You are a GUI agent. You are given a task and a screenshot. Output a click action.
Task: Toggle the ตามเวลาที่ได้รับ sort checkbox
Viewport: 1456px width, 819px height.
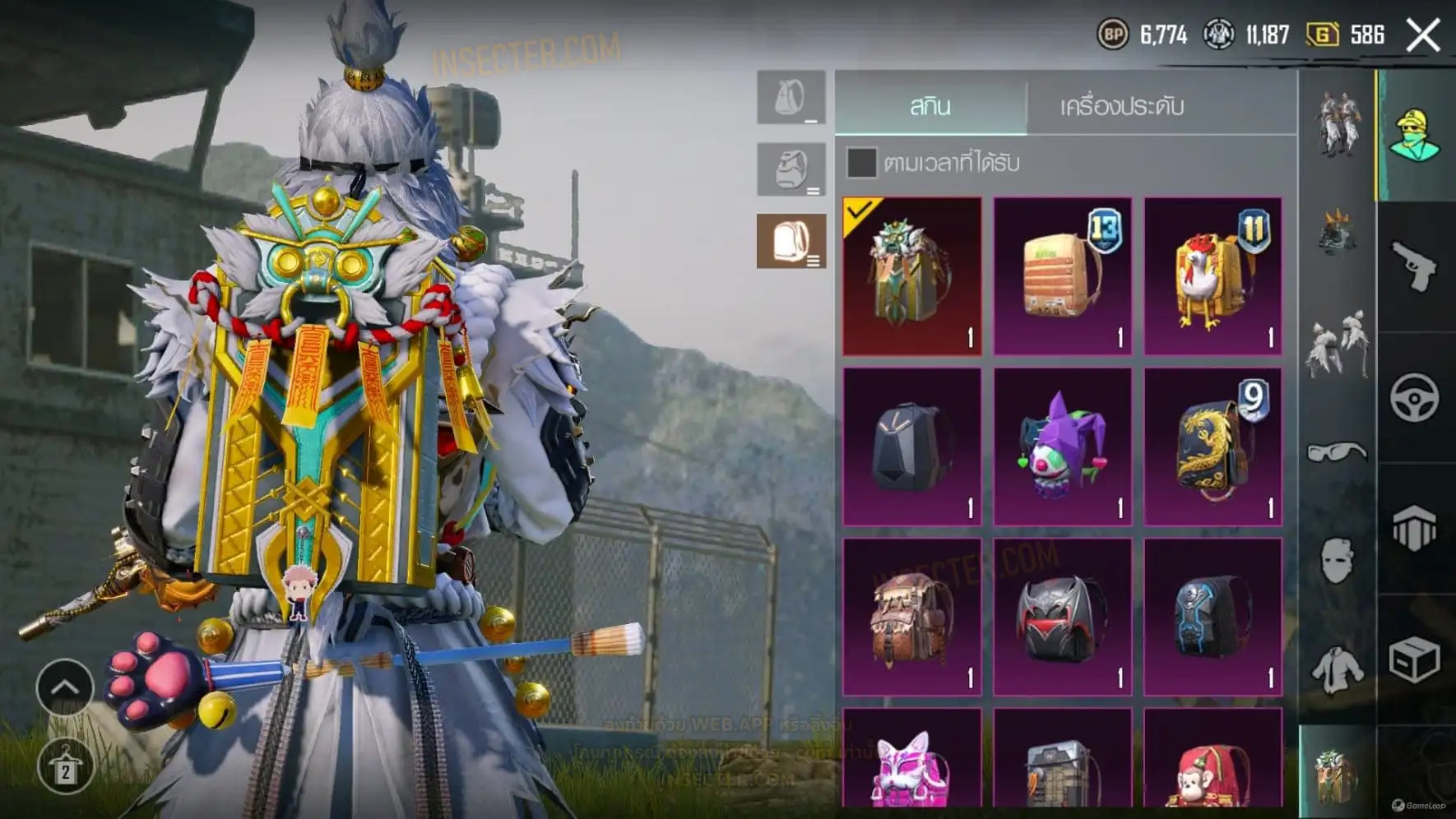(861, 163)
